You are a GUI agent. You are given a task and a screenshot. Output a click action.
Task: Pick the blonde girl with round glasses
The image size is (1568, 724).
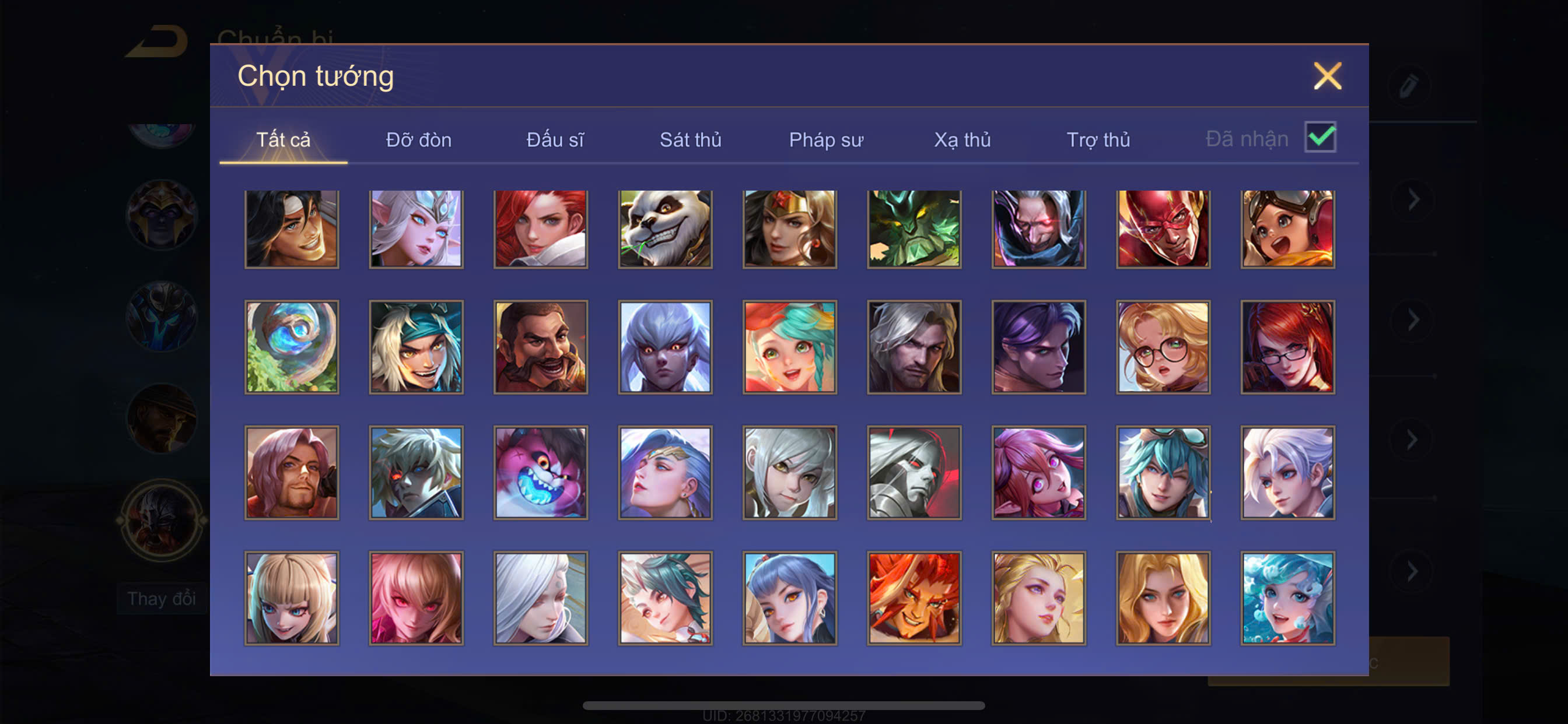coord(1163,347)
